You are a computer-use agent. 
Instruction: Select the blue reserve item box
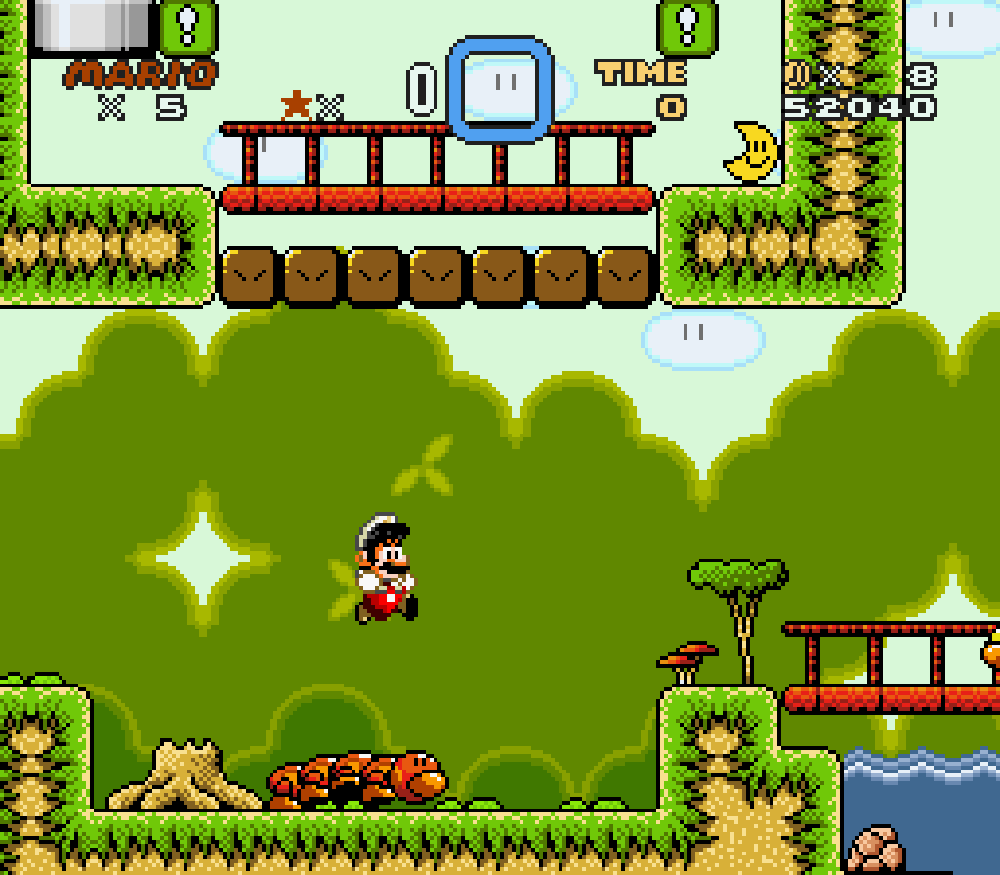pyautogui.click(x=500, y=88)
